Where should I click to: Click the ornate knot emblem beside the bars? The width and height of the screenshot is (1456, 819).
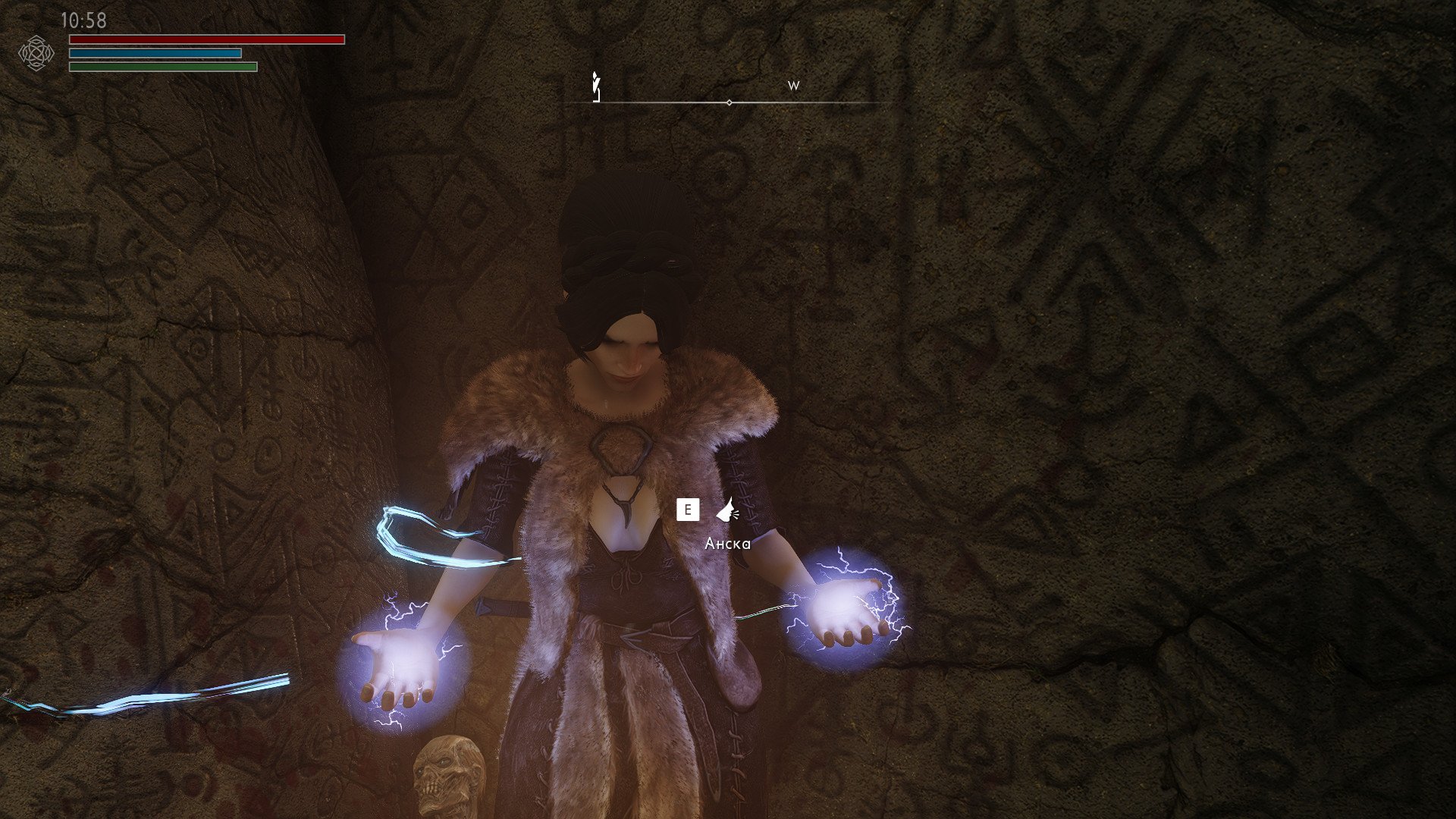[x=36, y=53]
